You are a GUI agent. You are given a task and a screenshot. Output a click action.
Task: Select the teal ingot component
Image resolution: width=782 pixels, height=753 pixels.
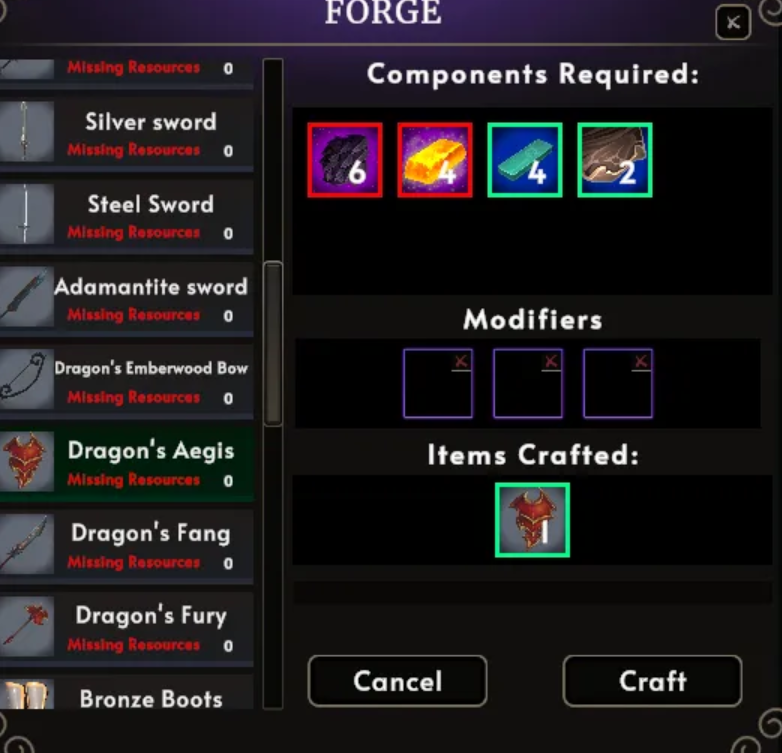pyautogui.click(x=525, y=160)
